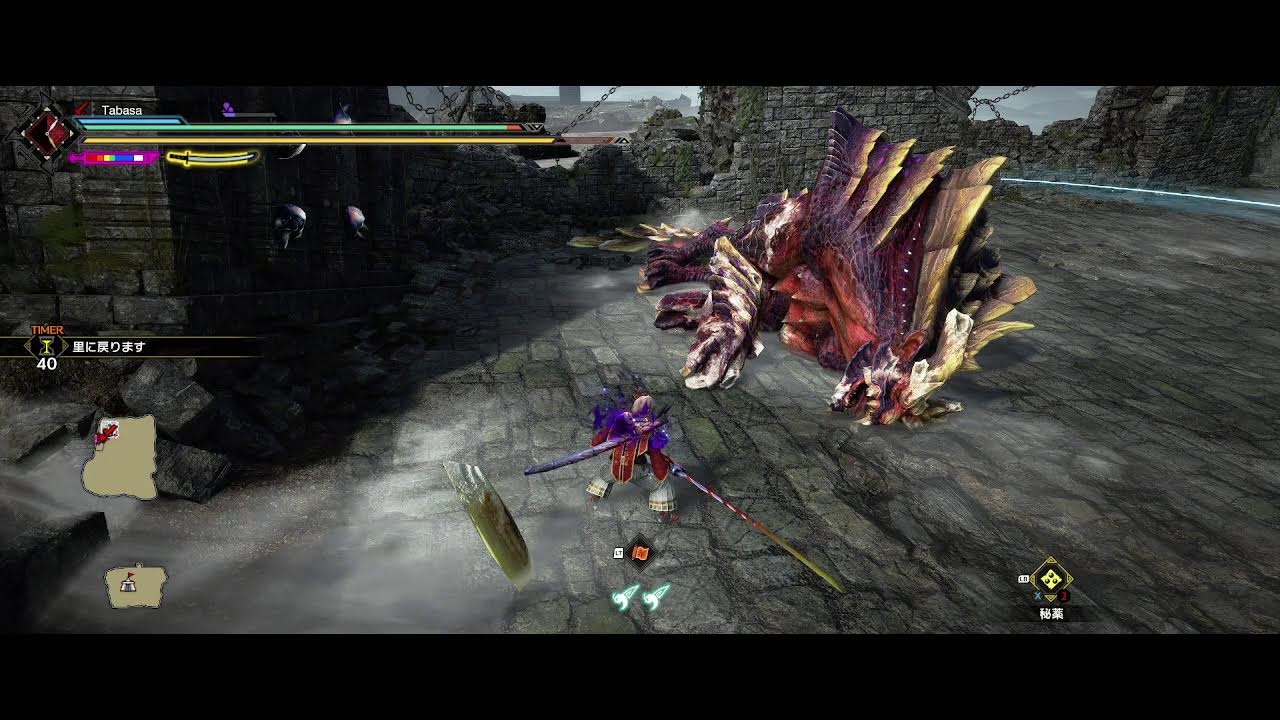Open the tan area minimap
This screenshot has width=1280, height=720.
pyautogui.click(x=121, y=458)
